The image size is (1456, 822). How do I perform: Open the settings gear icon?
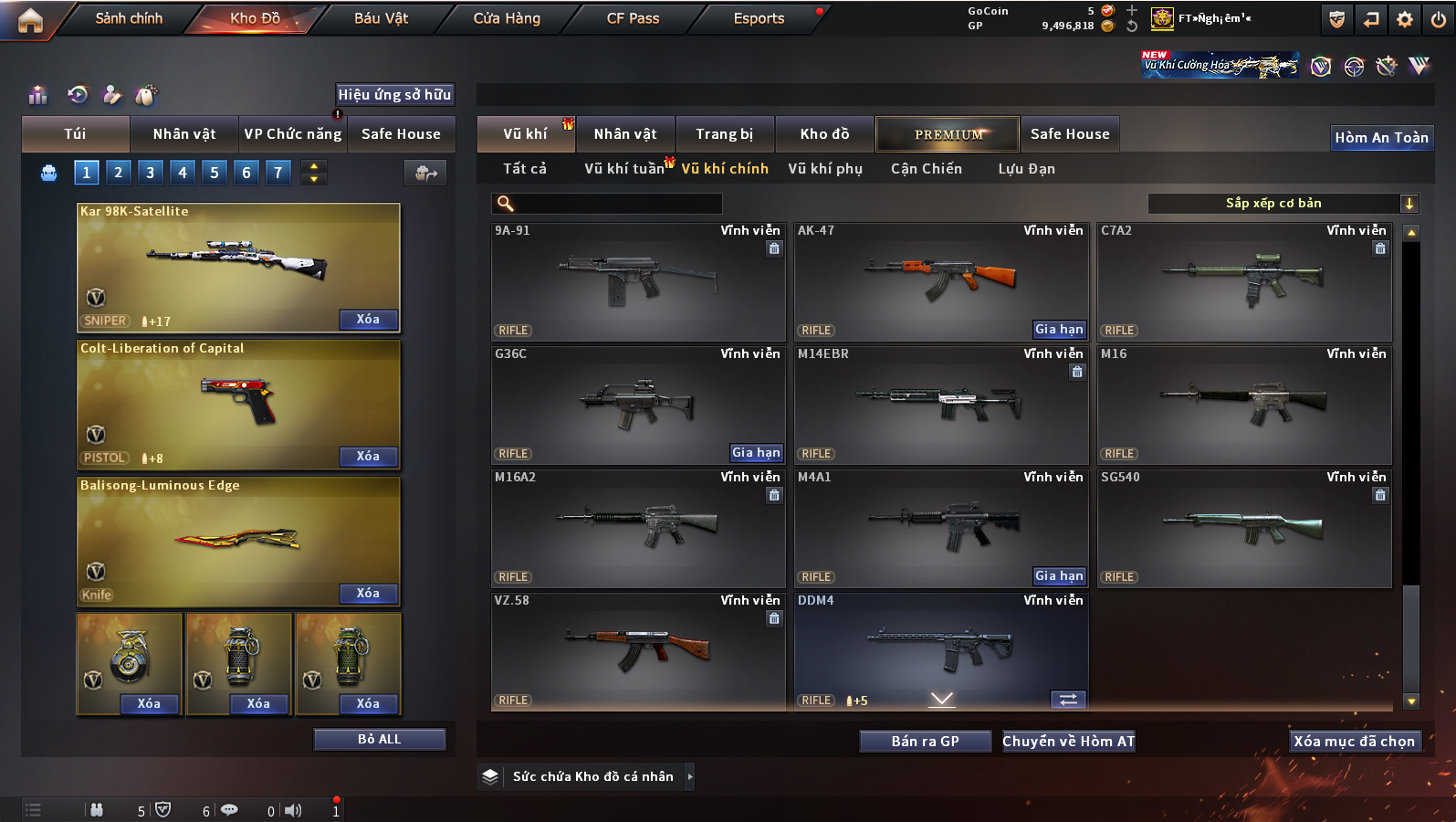[x=1405, y=19]
